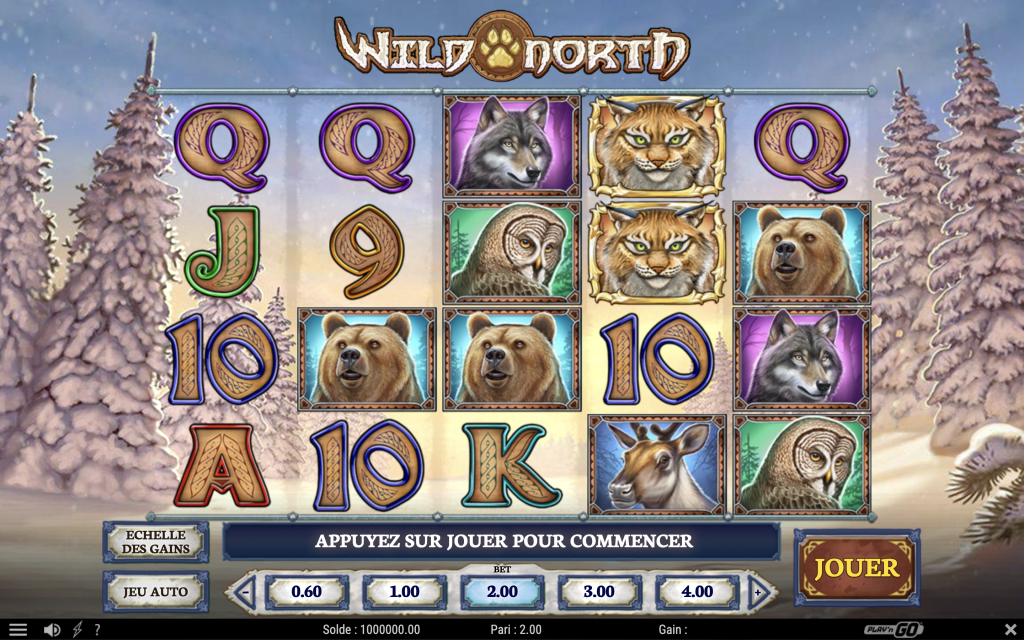1024x640 pixels.
Task: Toggle the sound speaker icon
Action: (x=52, y=630)
